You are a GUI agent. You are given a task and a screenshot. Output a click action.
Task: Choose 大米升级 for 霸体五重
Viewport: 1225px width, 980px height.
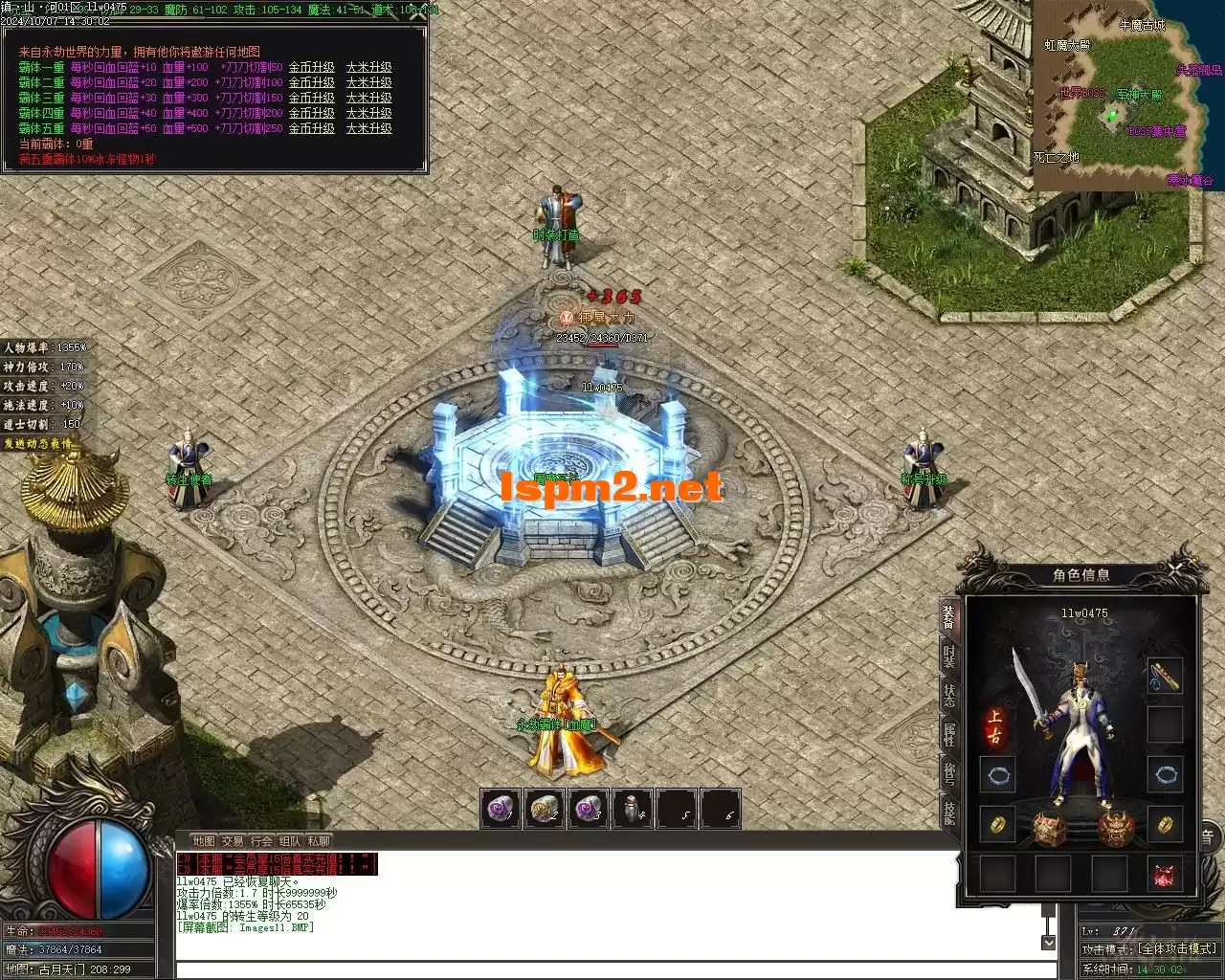coord(369,128)
